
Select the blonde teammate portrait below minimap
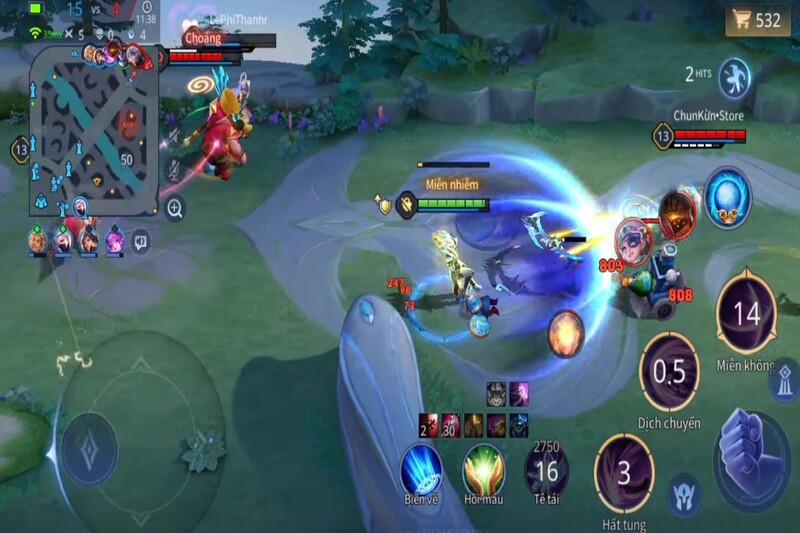tap(37, 240)
